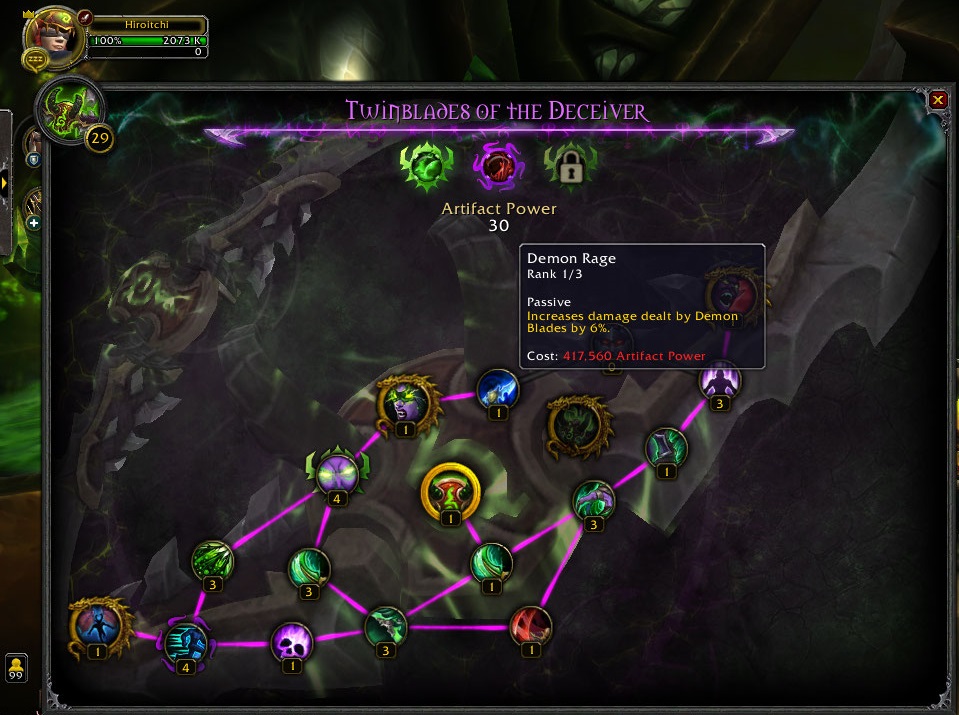Image resolution: width=959 pixels, height=715 pixels.
Task: Choose the purple glowing figure trait
Action: point(719,381)
